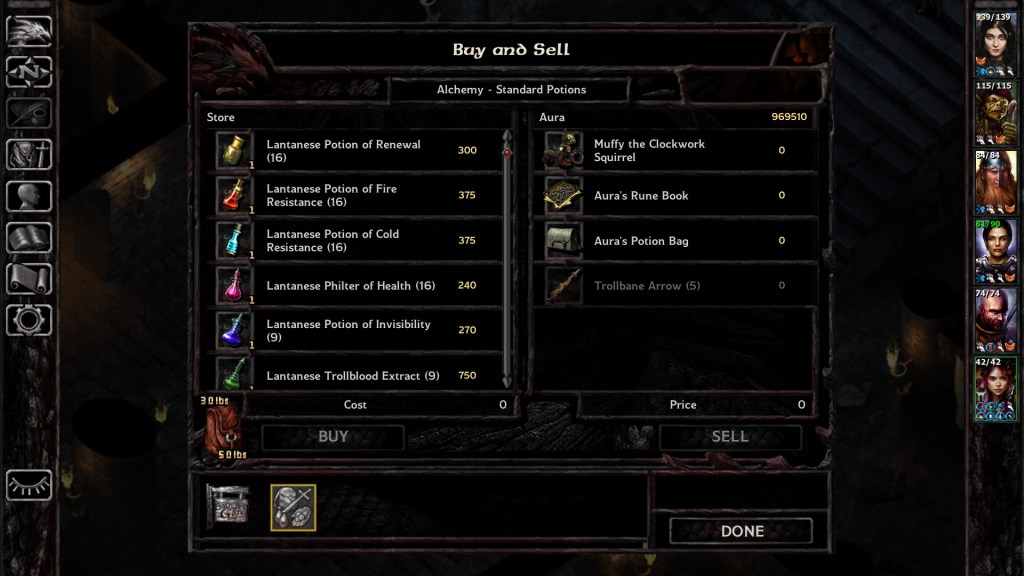Click the store list scrollbar
Viewport: 1024px width, 576px height.
pyautogui.click(x=507, y=260)
